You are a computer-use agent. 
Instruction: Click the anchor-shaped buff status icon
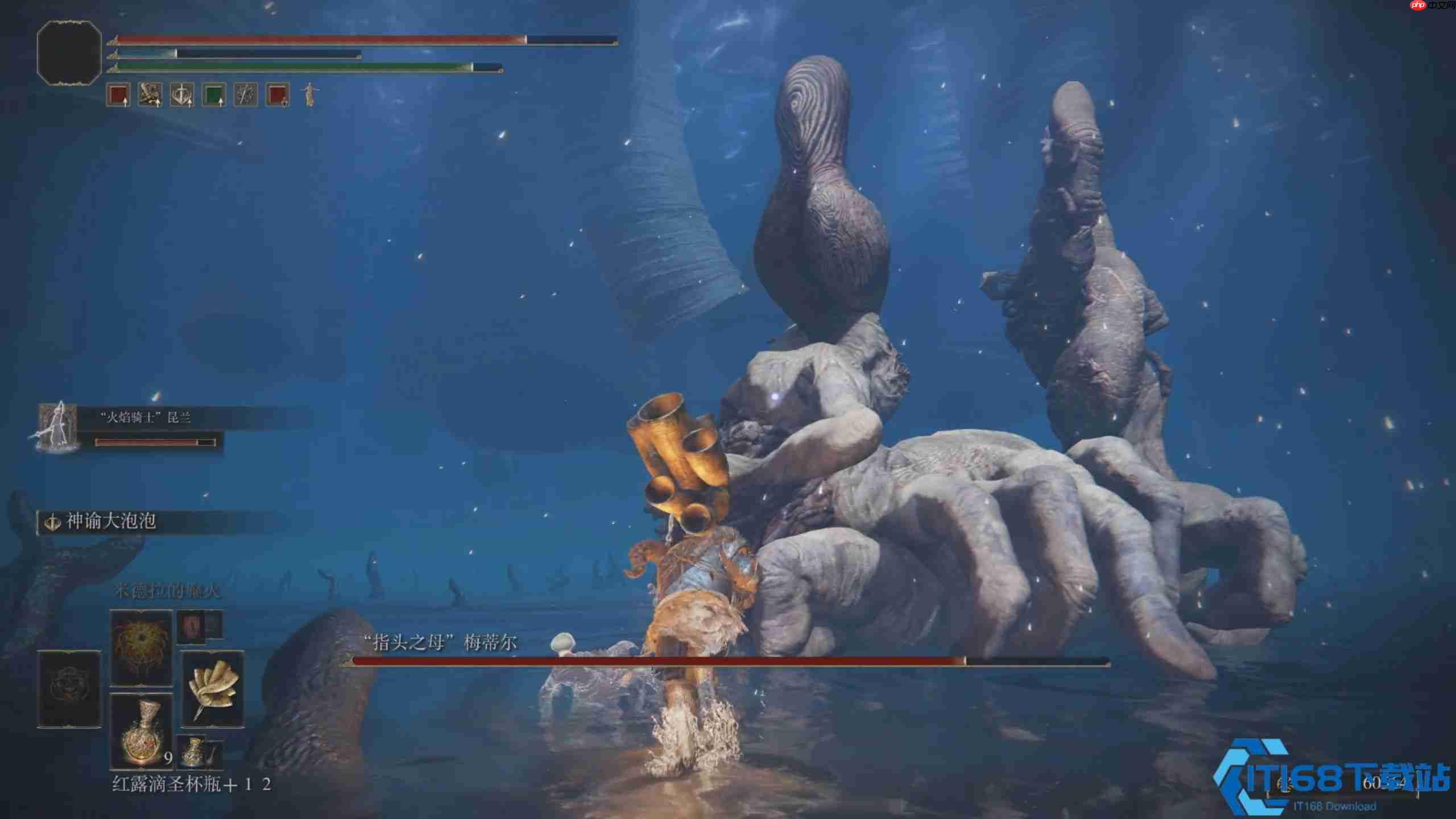pos(182,95)
